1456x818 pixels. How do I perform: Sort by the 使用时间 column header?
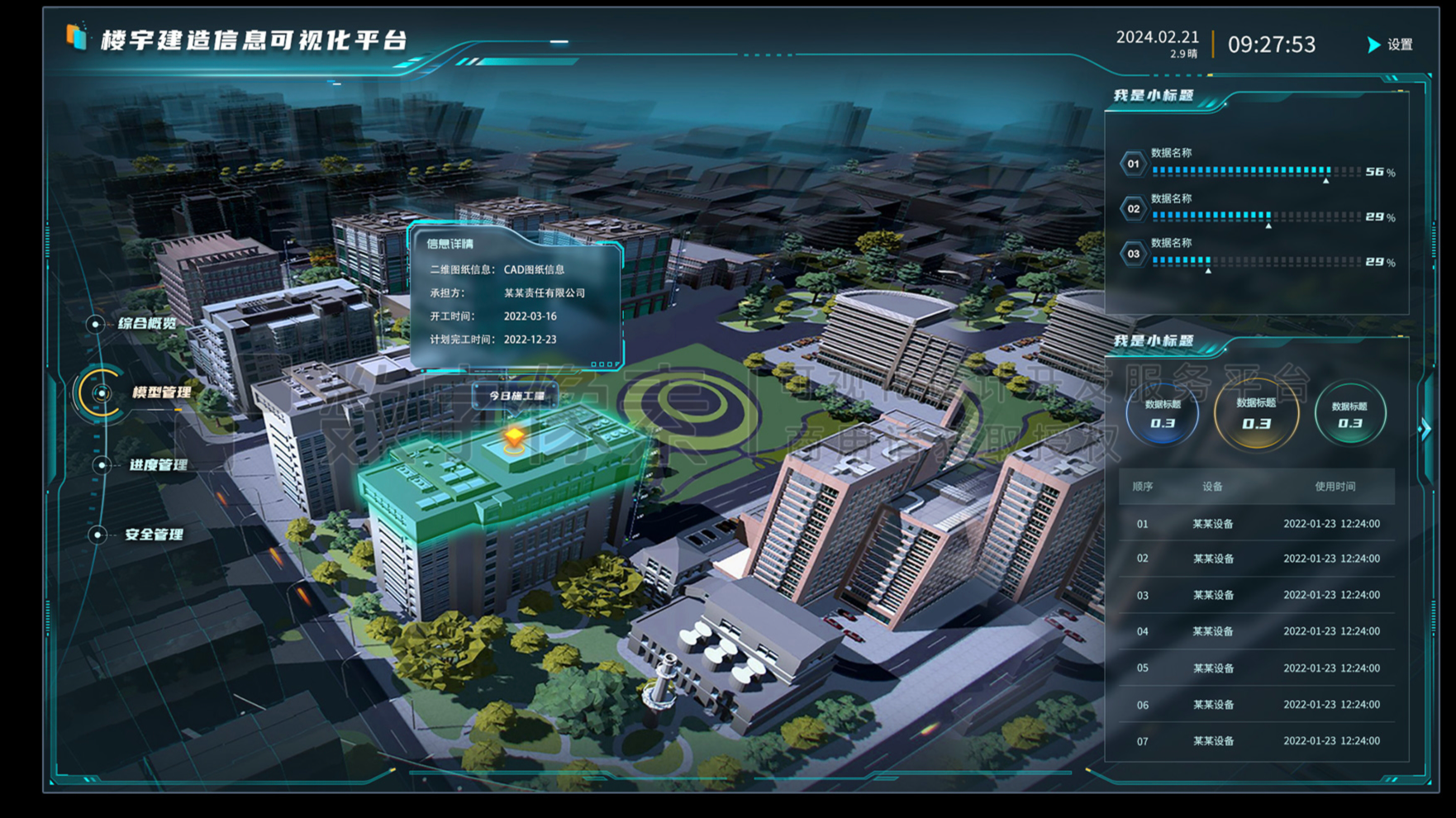click(x=1335, y=487)
